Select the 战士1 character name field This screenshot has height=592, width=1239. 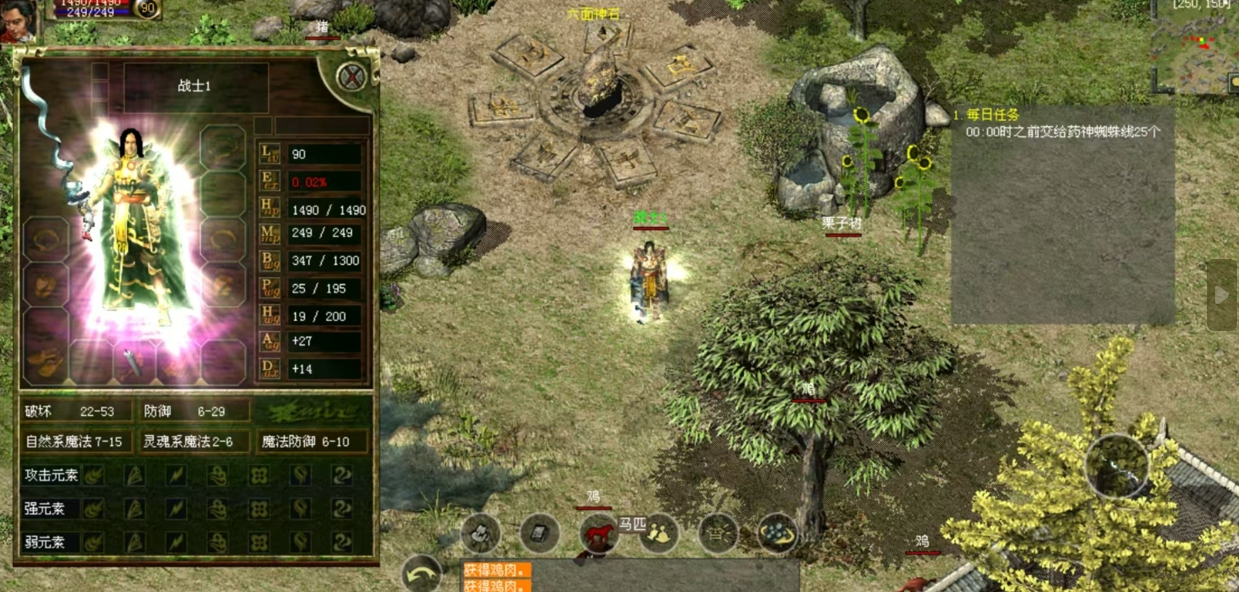195,87
